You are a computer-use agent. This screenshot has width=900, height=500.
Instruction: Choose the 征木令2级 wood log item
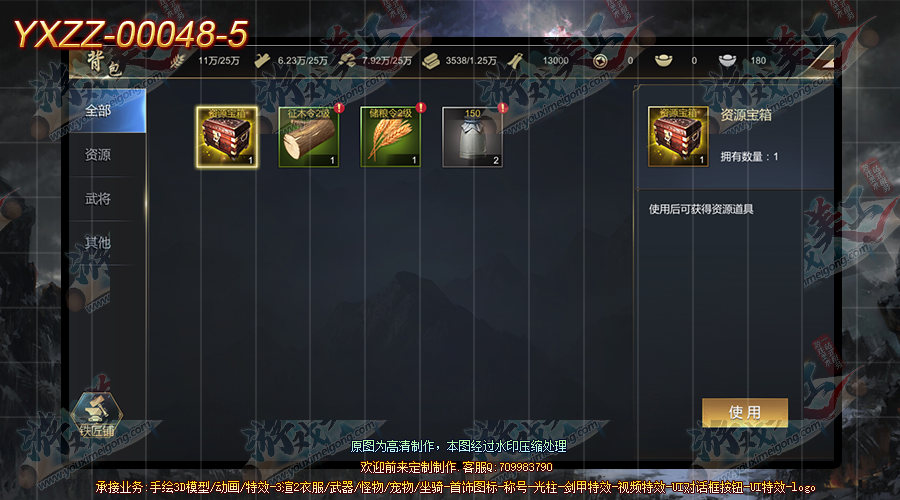coord(308,137)
